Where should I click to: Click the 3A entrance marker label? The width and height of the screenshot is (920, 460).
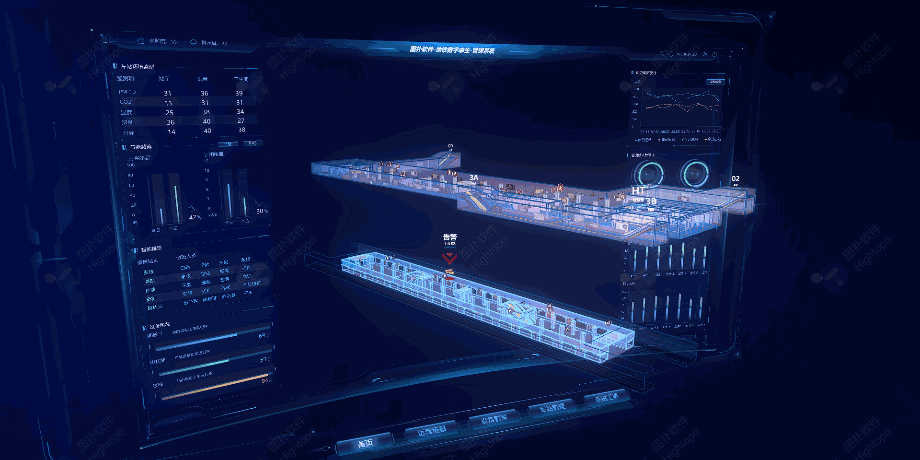tap(475, 177)
